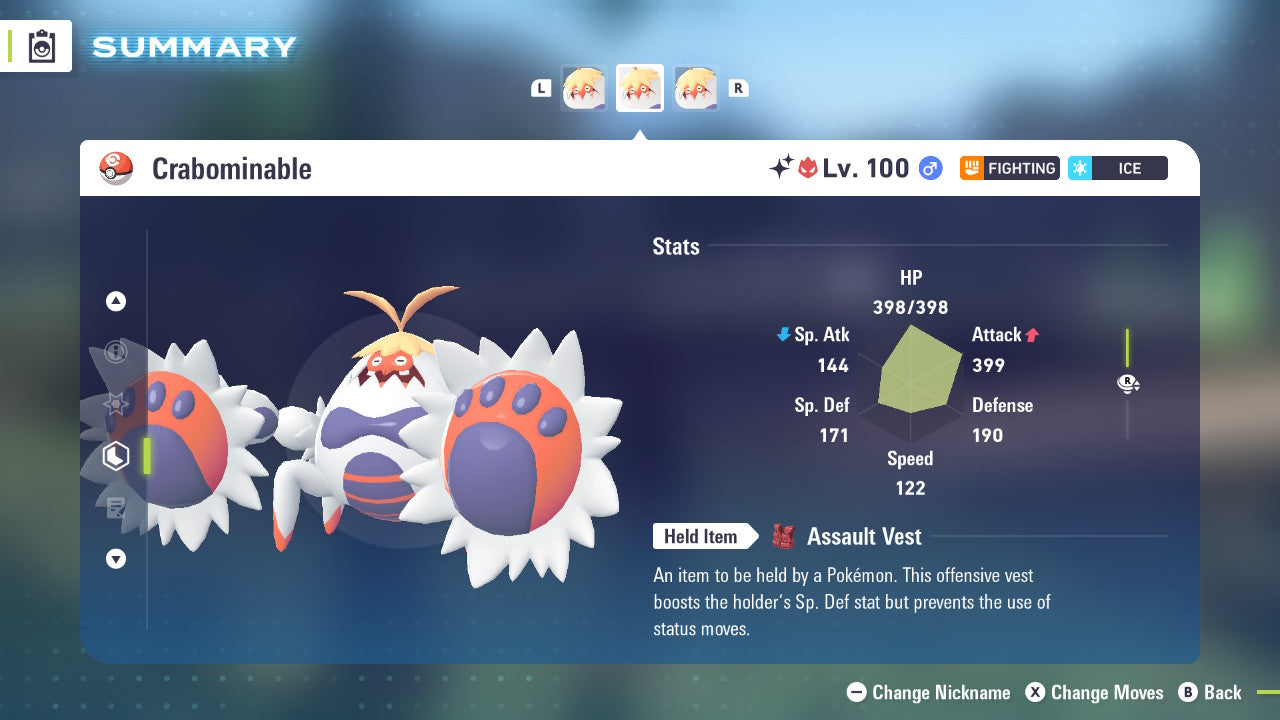
Task: Click the highlighted stats hexagon sidebar icon
Action: point(115,456)
